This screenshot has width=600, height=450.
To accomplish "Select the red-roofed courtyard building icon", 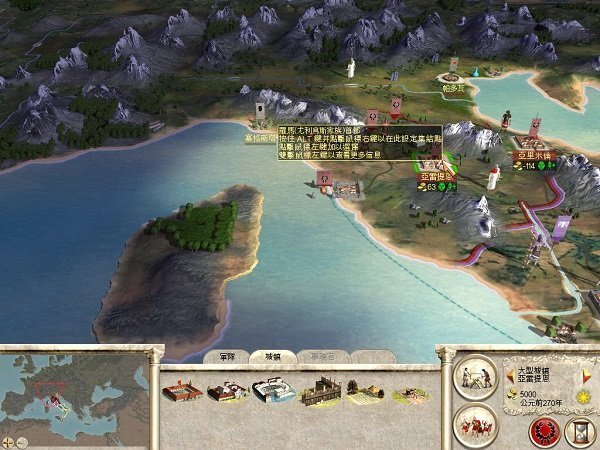I will pyautogui.click(x=182, y=390).
